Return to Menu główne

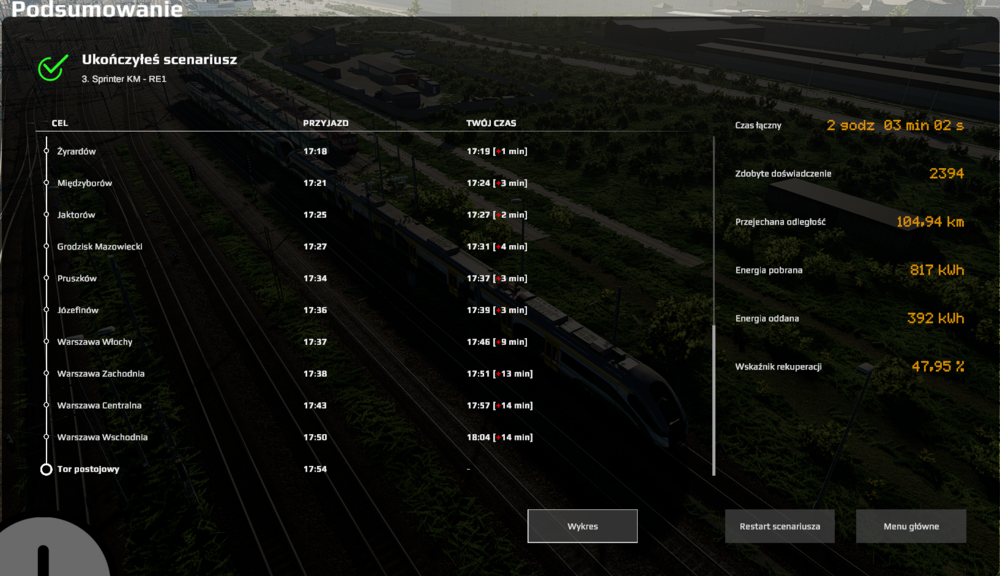[x=911, y=526]
